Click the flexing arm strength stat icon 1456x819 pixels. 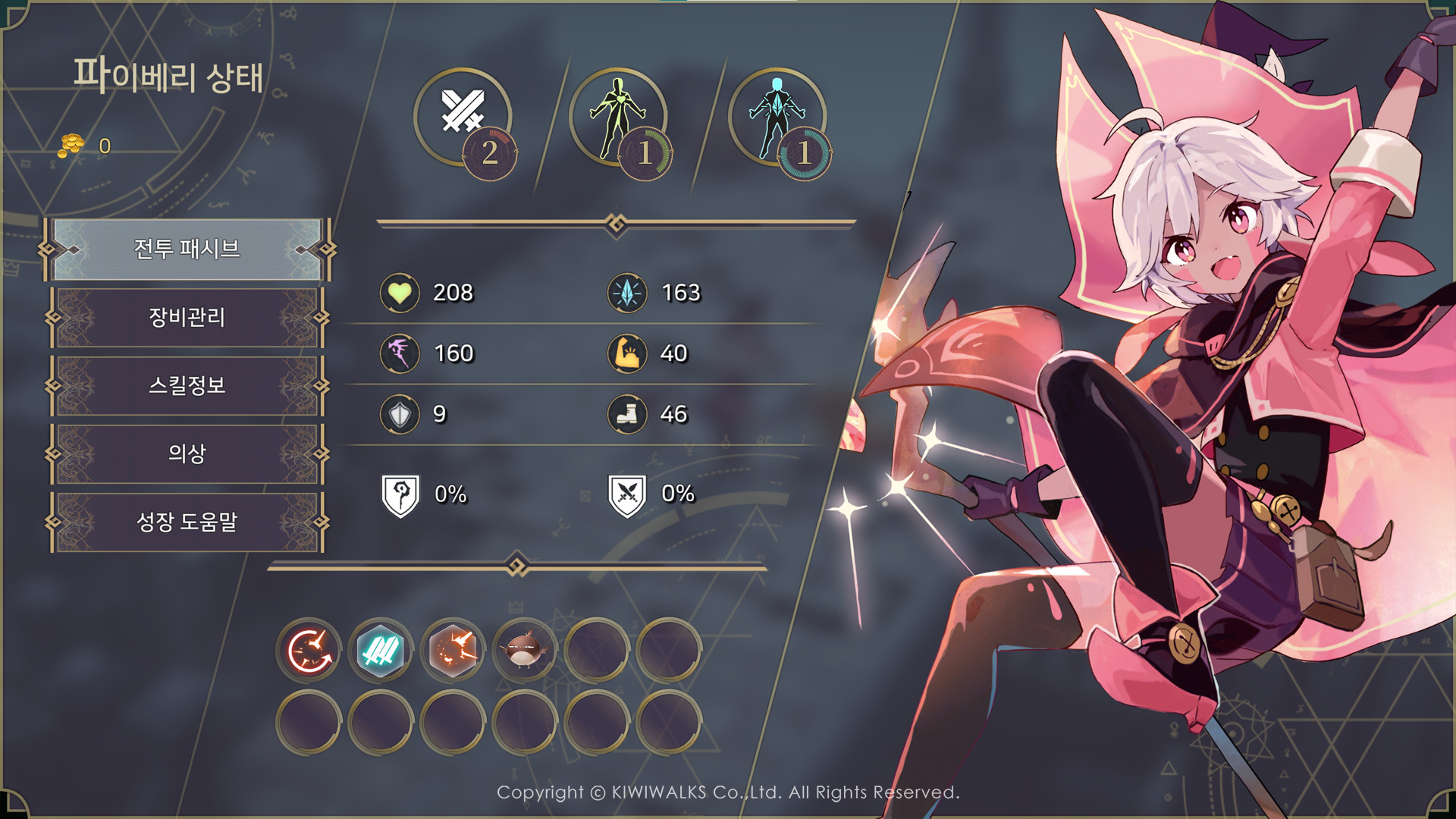point(627,353)
